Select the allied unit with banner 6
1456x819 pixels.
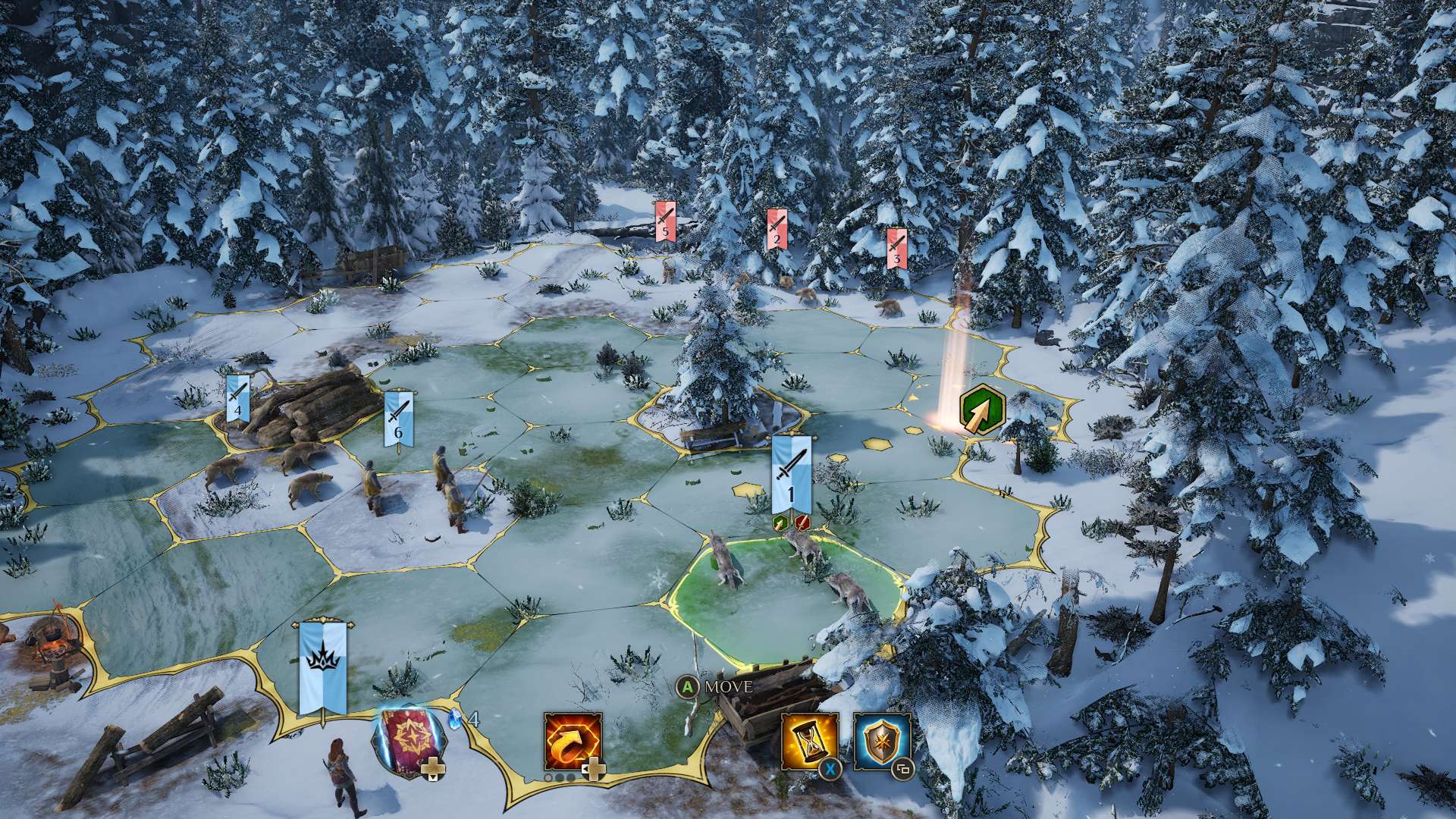click(x=398, y=418)
